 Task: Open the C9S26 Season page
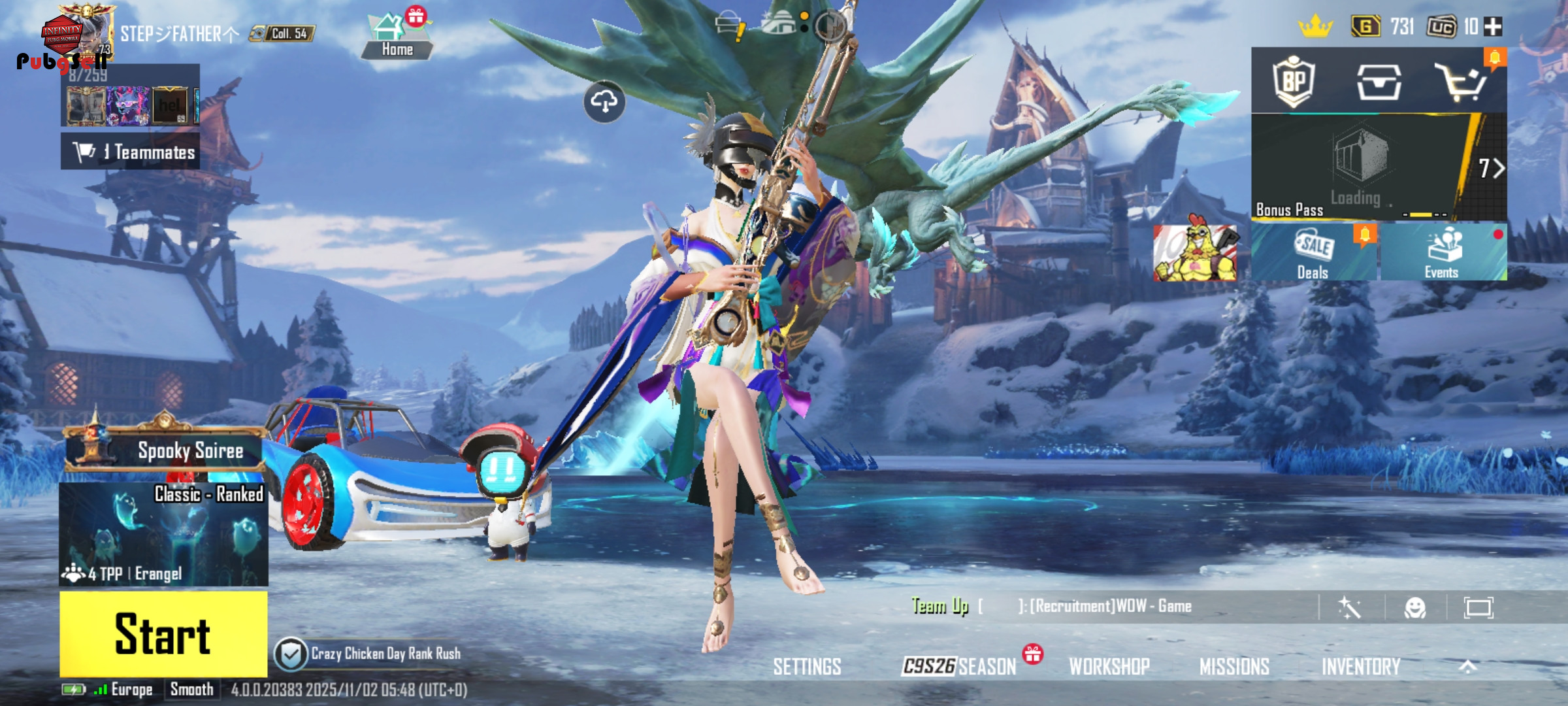[959, 667]
